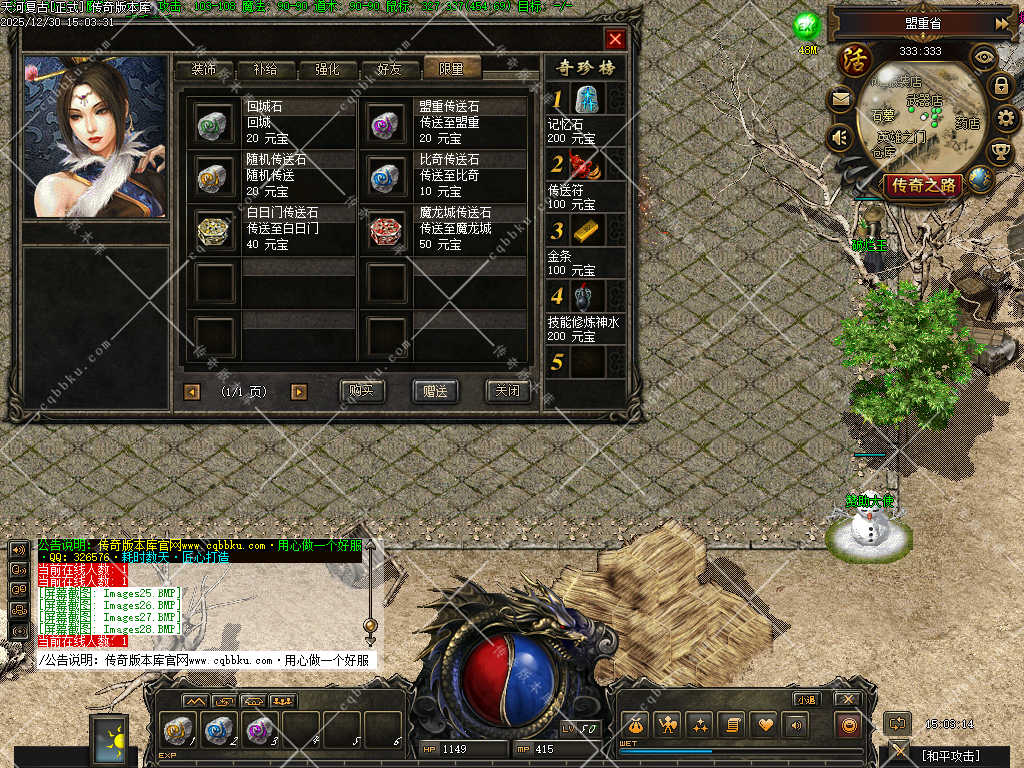Use the purple teleport stone in hotbar
This screenshot has height=768, width=1024.
(258, 730)
